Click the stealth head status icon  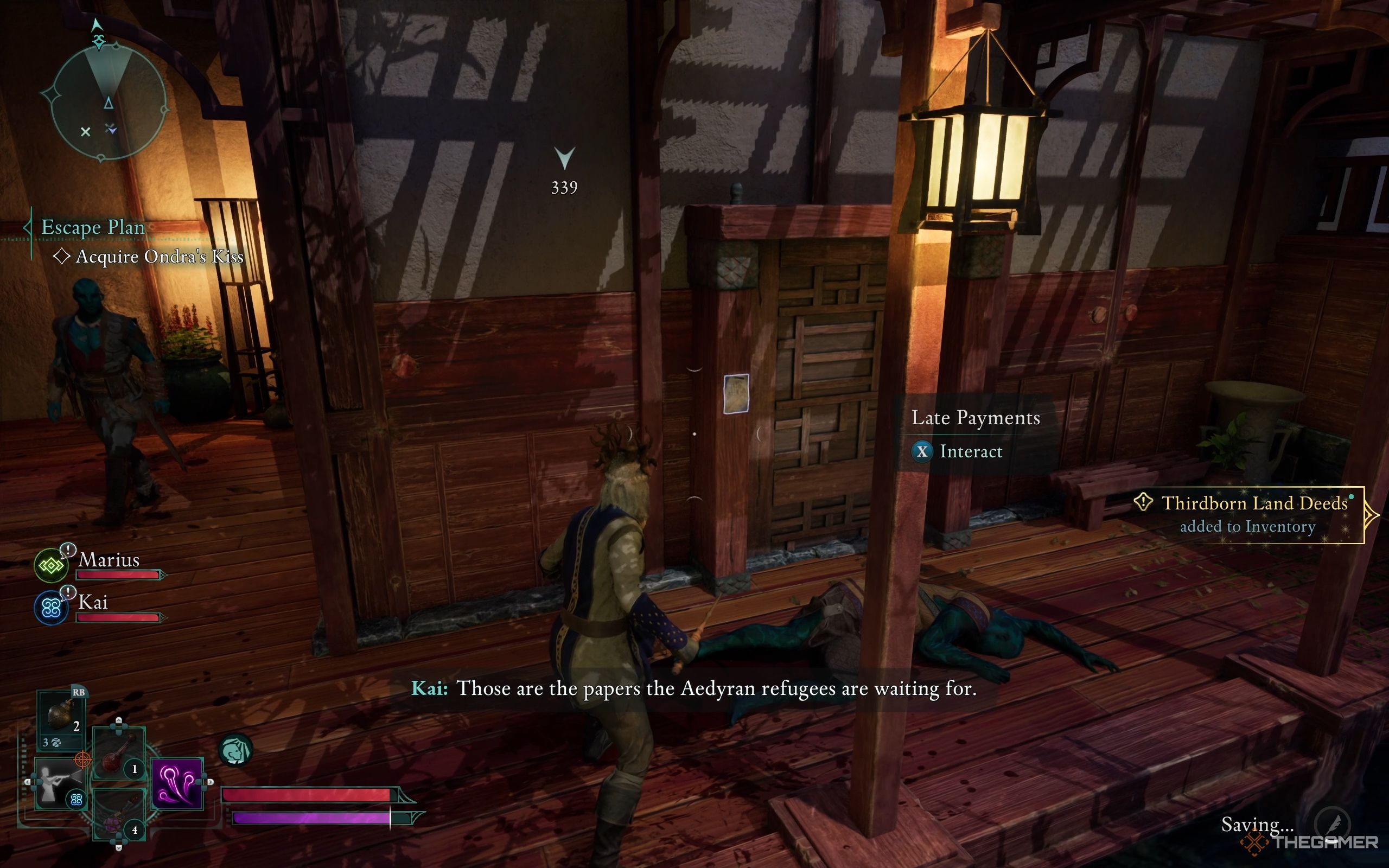click(x=235, y=750)
